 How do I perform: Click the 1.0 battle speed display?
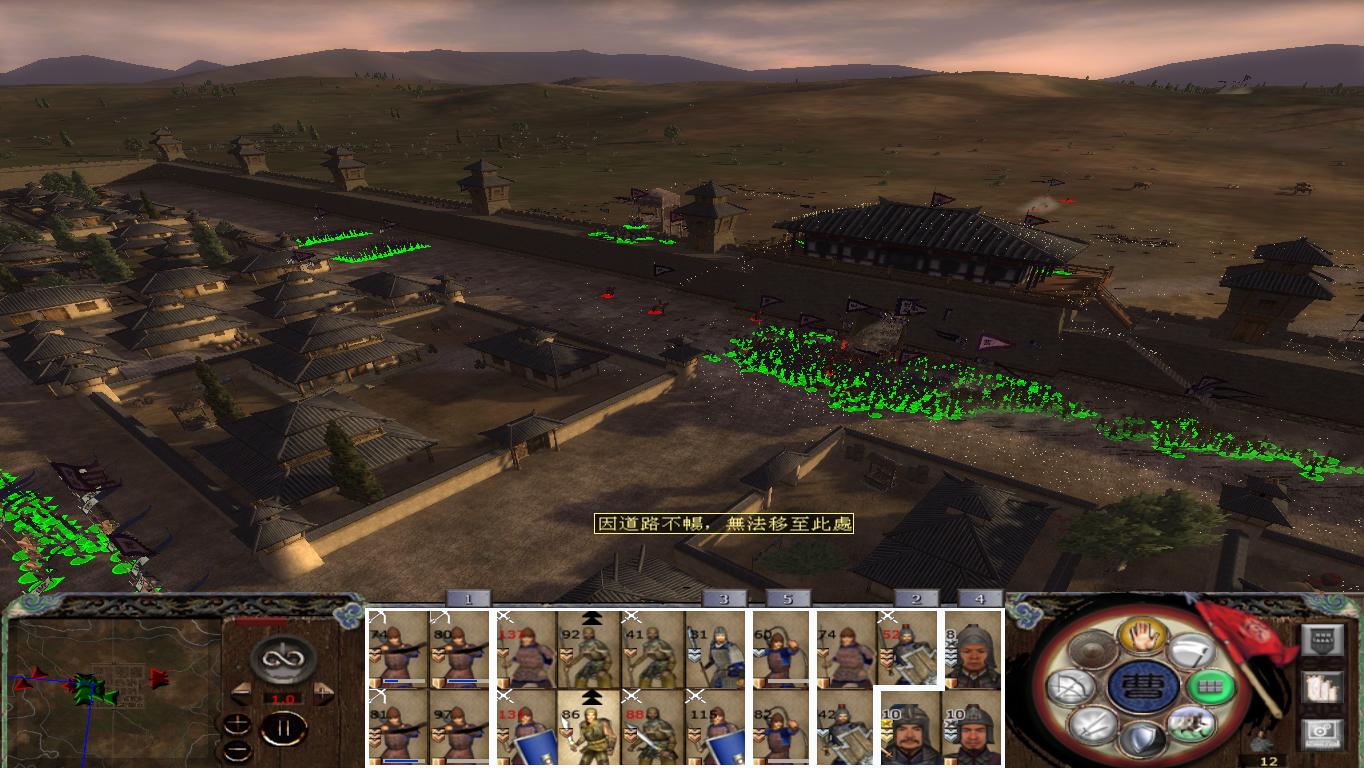(x=283, y=698)
